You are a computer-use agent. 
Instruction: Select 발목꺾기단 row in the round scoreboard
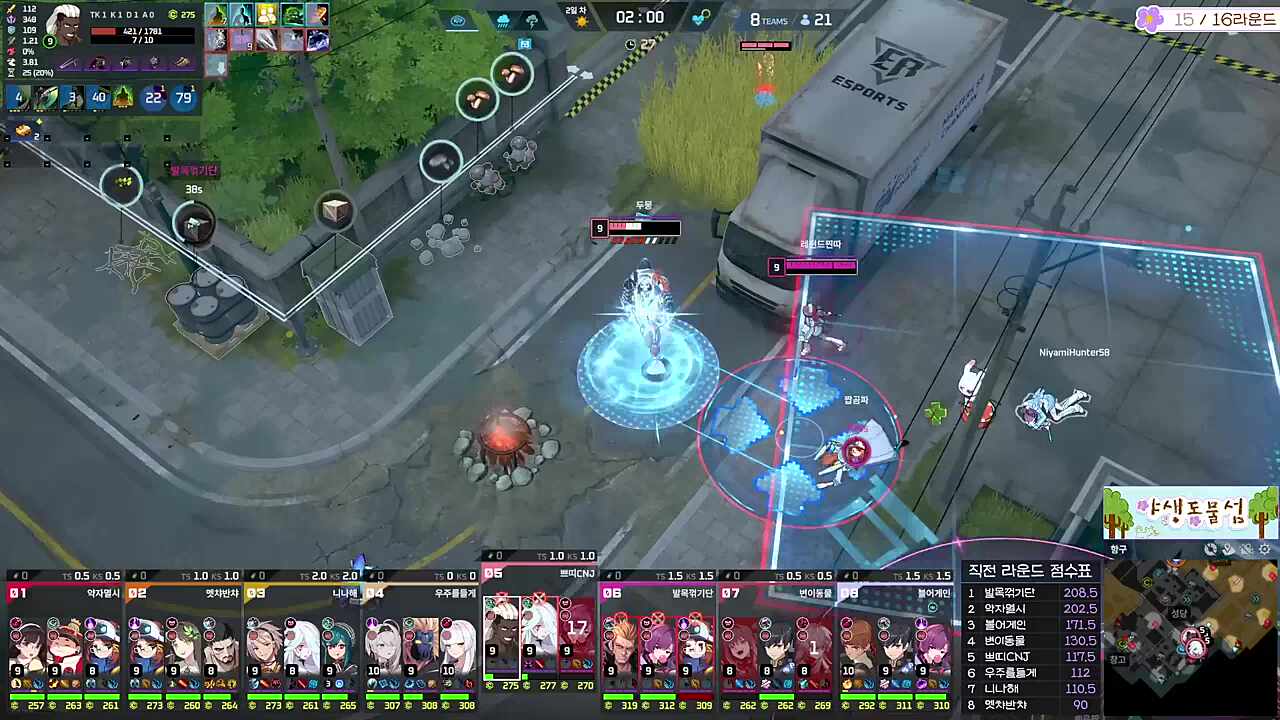point(1030,592)
